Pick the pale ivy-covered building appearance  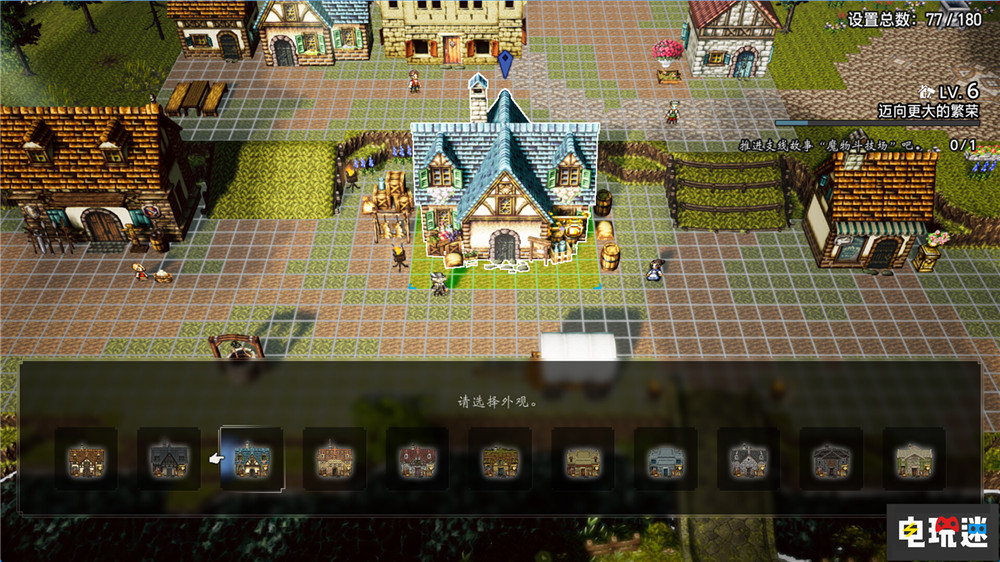point(913,459)
